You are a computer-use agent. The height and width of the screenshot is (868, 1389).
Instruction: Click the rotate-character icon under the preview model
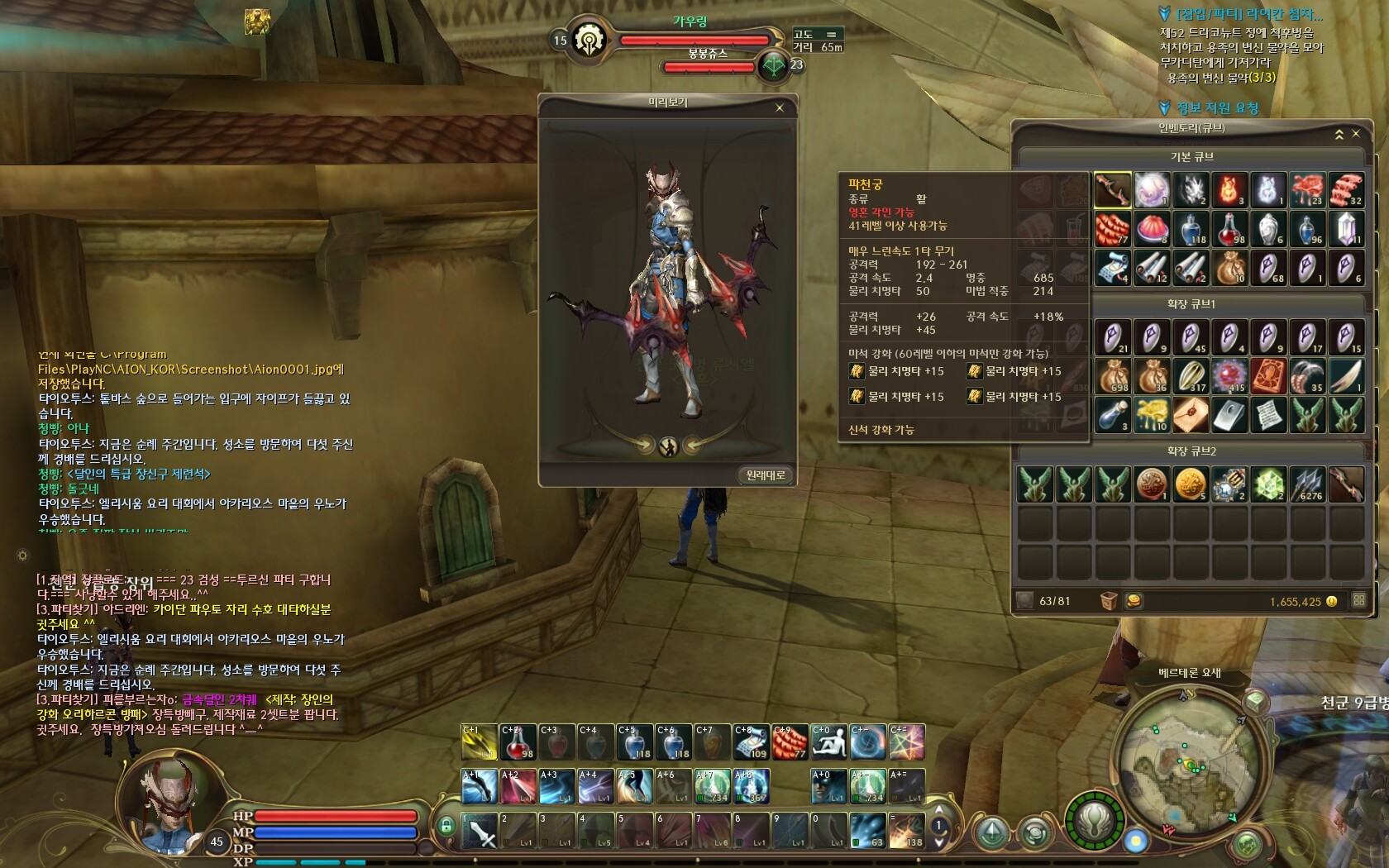(x=668, y=446)
